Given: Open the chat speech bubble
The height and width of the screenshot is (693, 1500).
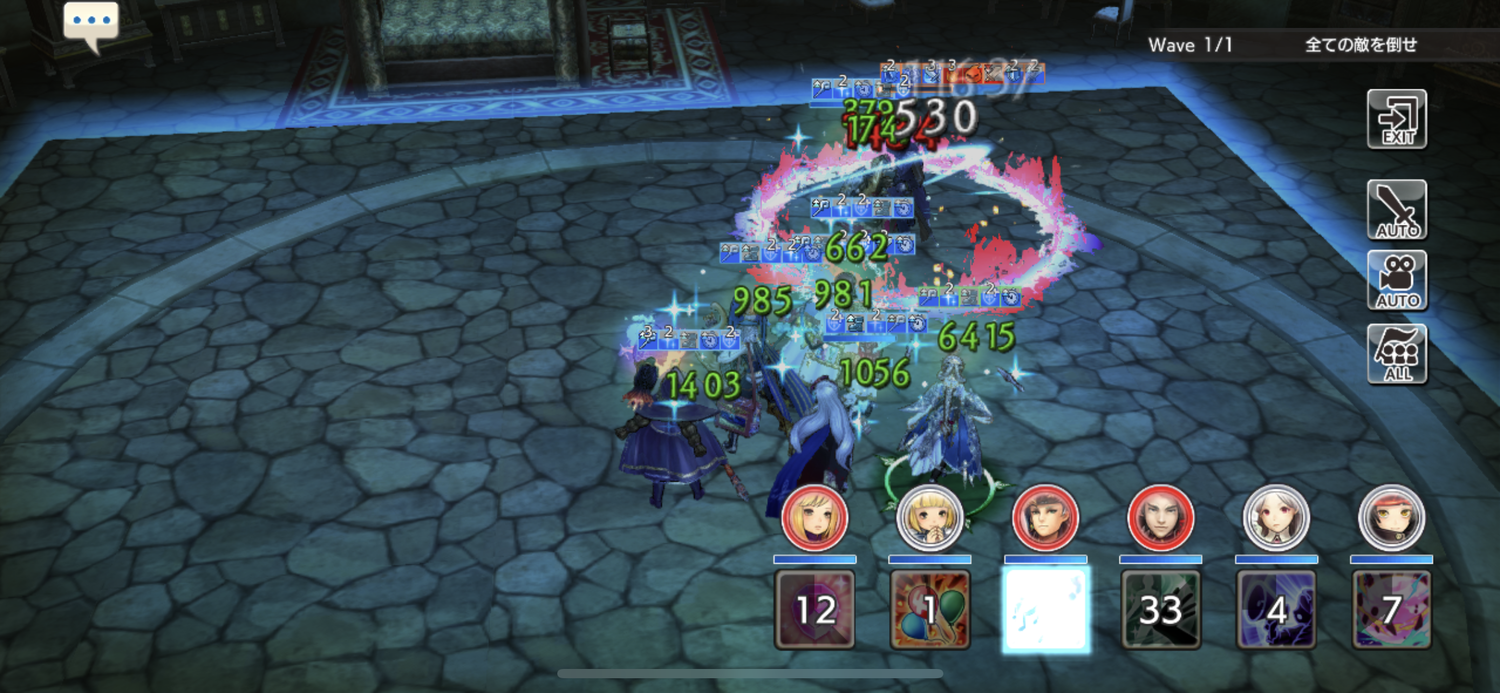Looking at the screenshot, I should click(x=91, y=24).
